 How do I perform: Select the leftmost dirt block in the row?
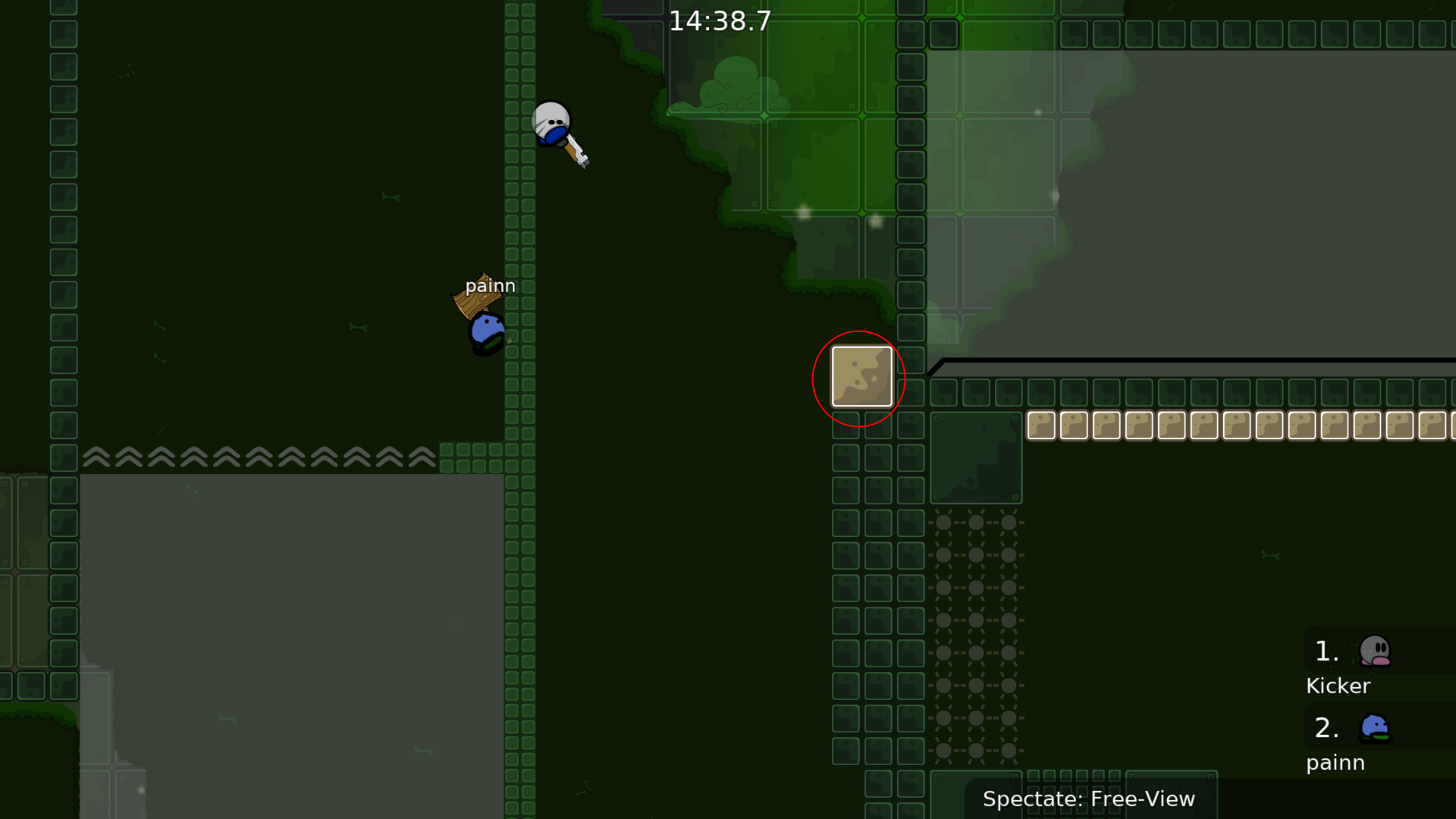(x=1041, y=426)
